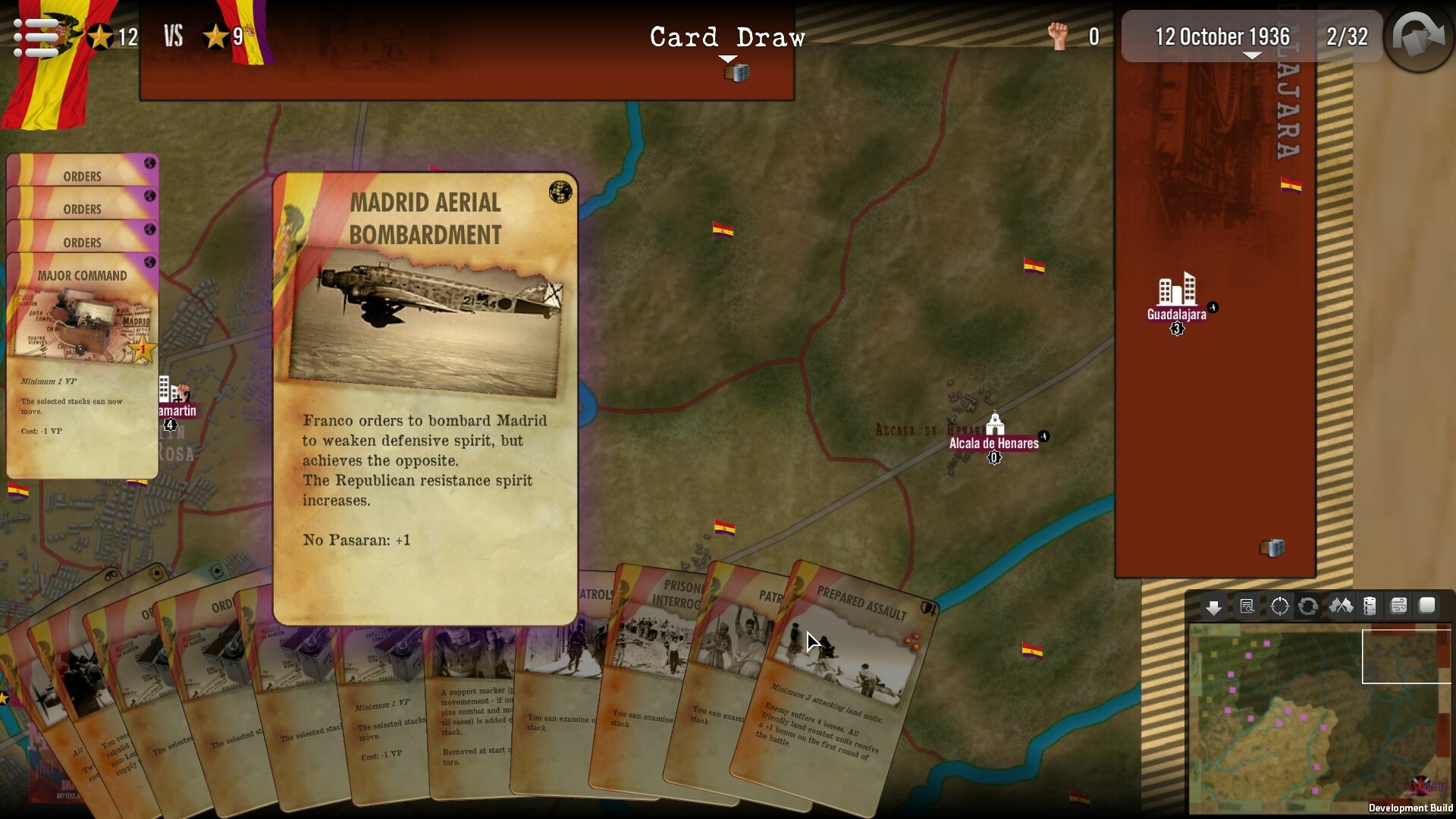Toggle the wind-notes icon on minimap toolbar
This screenshot has height=819, width=1456.
(x=1399, y=606)
